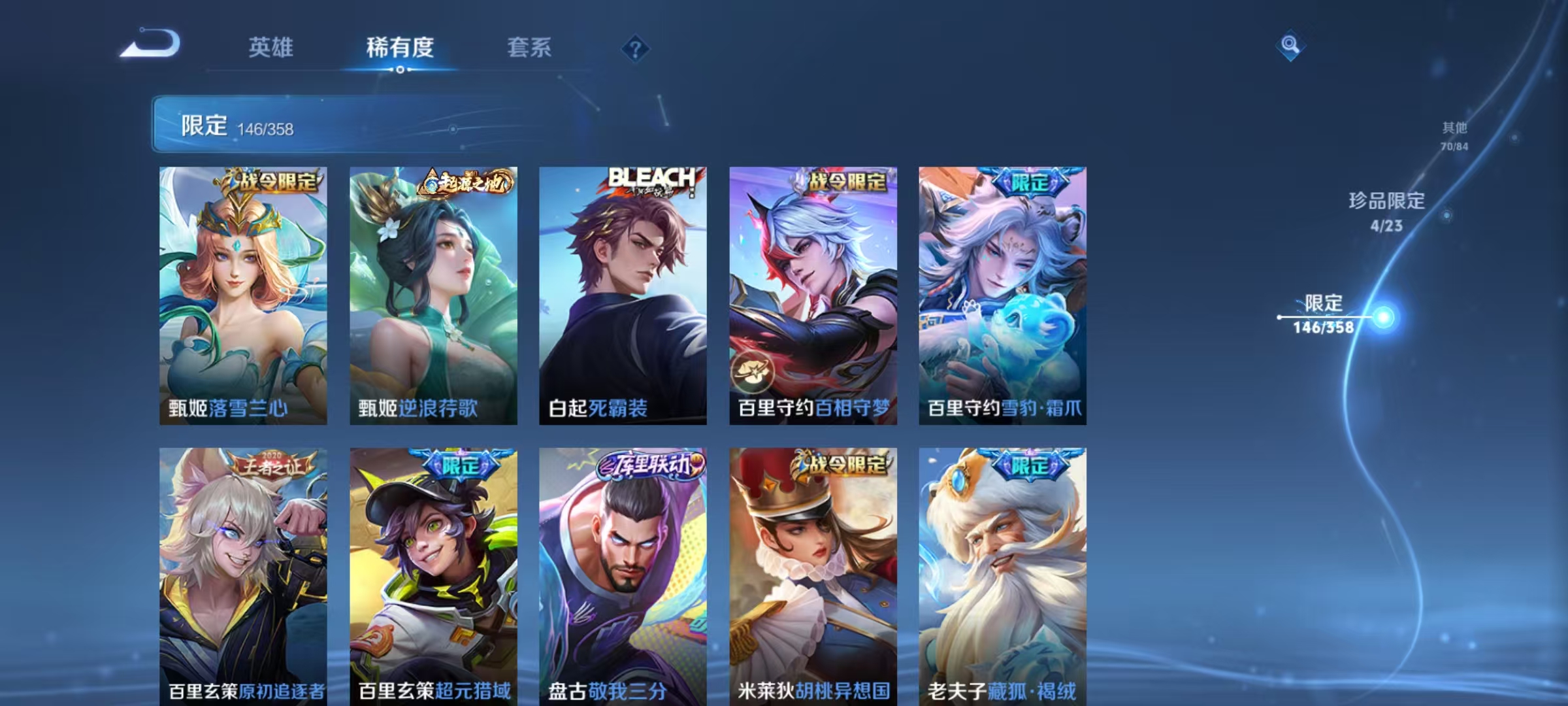
Task: Switch to the 套系 tab
Action: [529, 48]
